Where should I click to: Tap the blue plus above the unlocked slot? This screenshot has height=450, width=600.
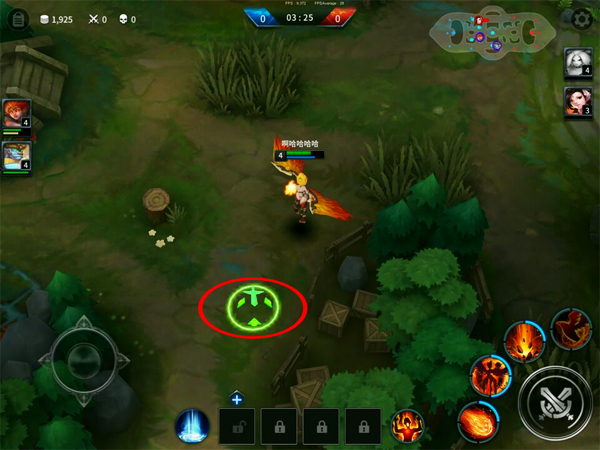(x=237, y=399)
